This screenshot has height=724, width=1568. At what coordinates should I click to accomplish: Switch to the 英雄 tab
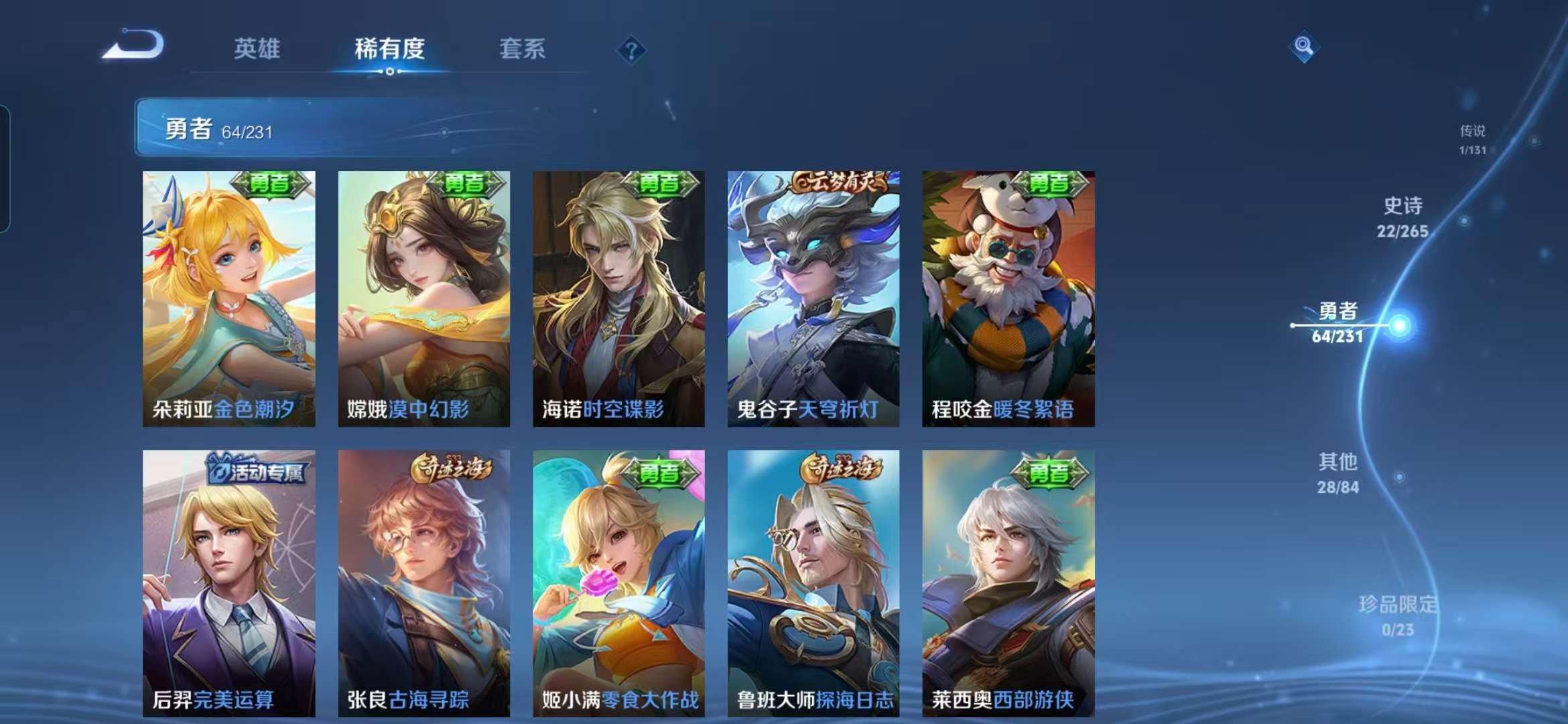[x=258, y=50]
